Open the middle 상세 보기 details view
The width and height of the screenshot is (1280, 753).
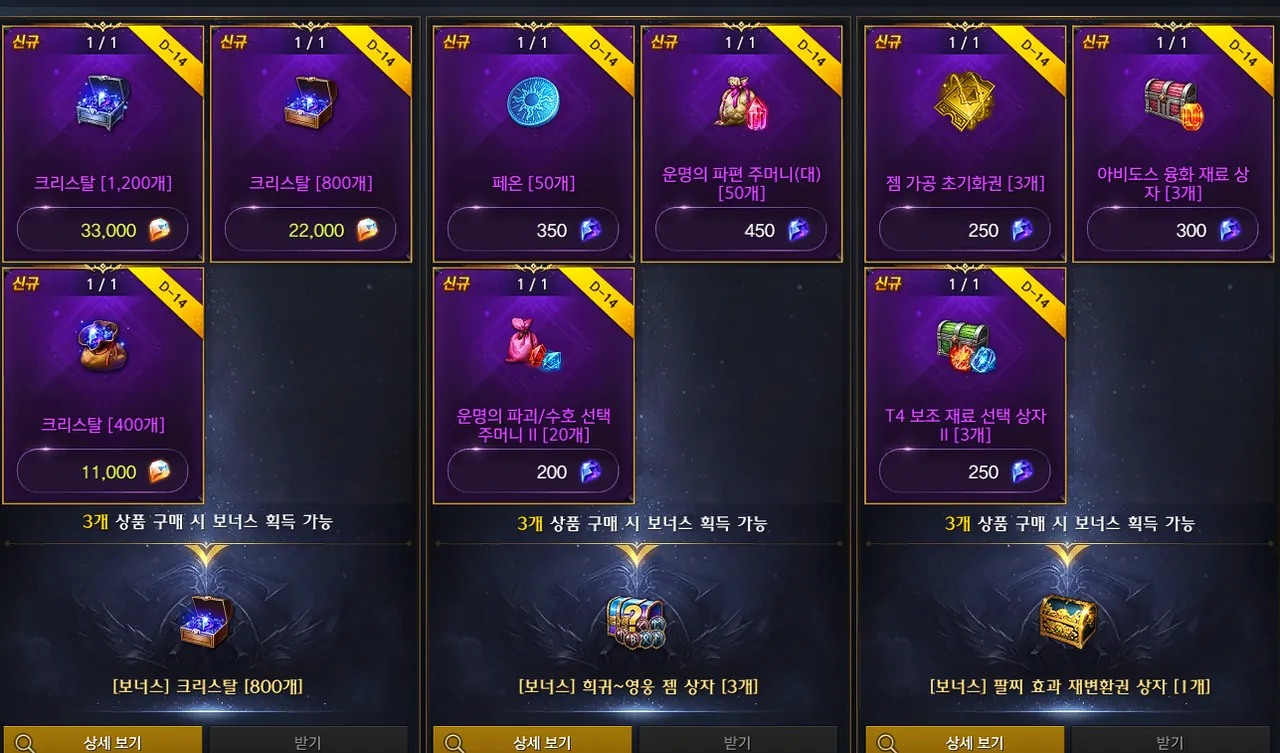[x=533, y=742]
